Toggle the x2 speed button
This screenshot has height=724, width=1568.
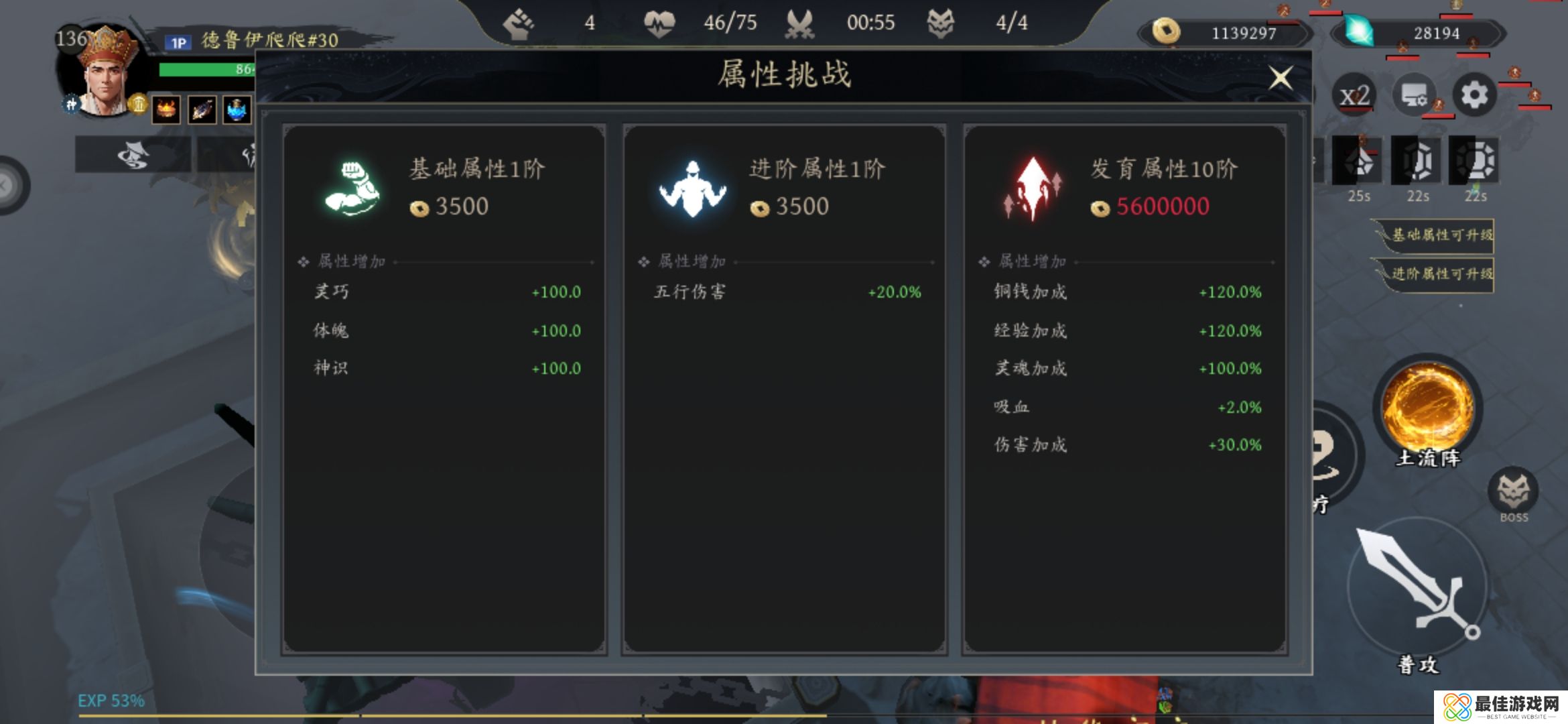point(1354,97)
